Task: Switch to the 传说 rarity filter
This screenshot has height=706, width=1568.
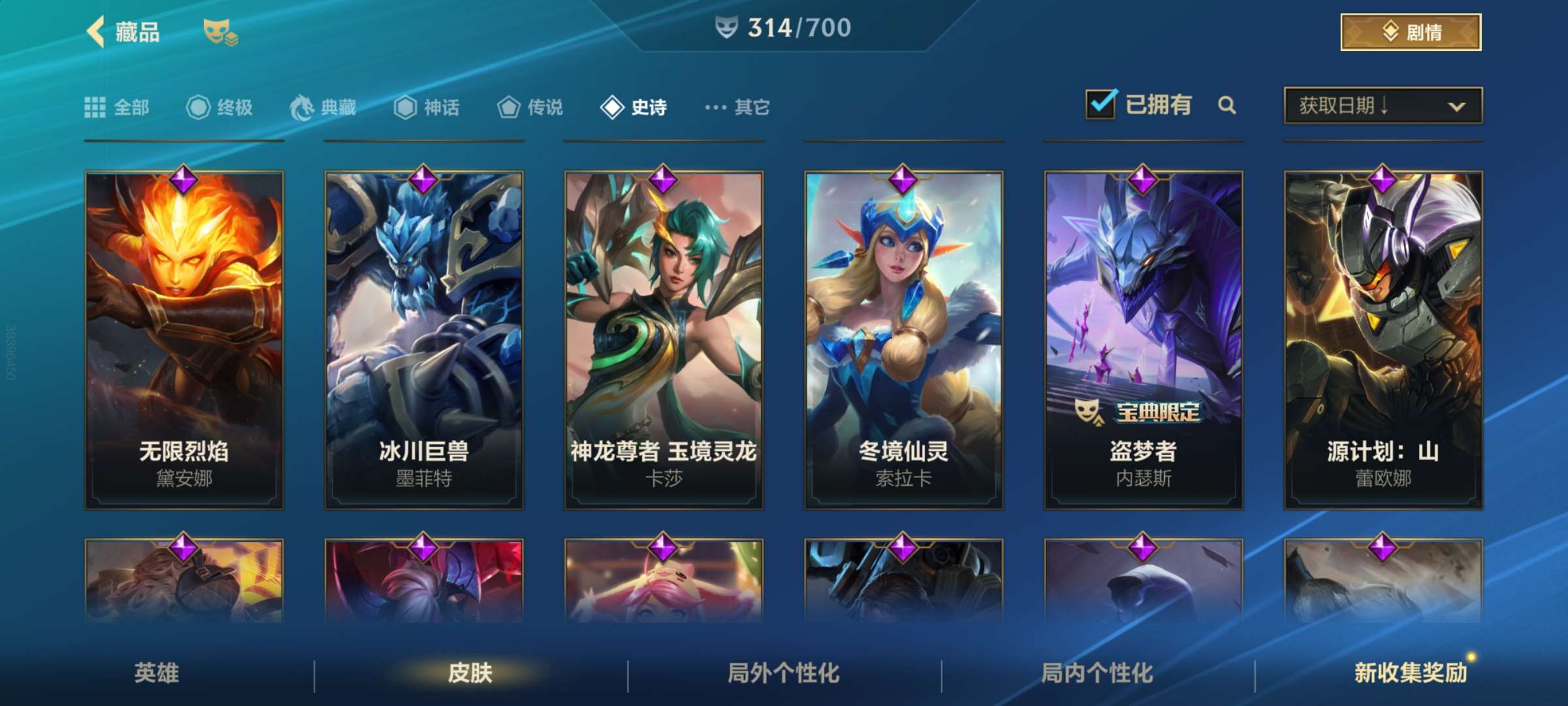Action: 531,107
